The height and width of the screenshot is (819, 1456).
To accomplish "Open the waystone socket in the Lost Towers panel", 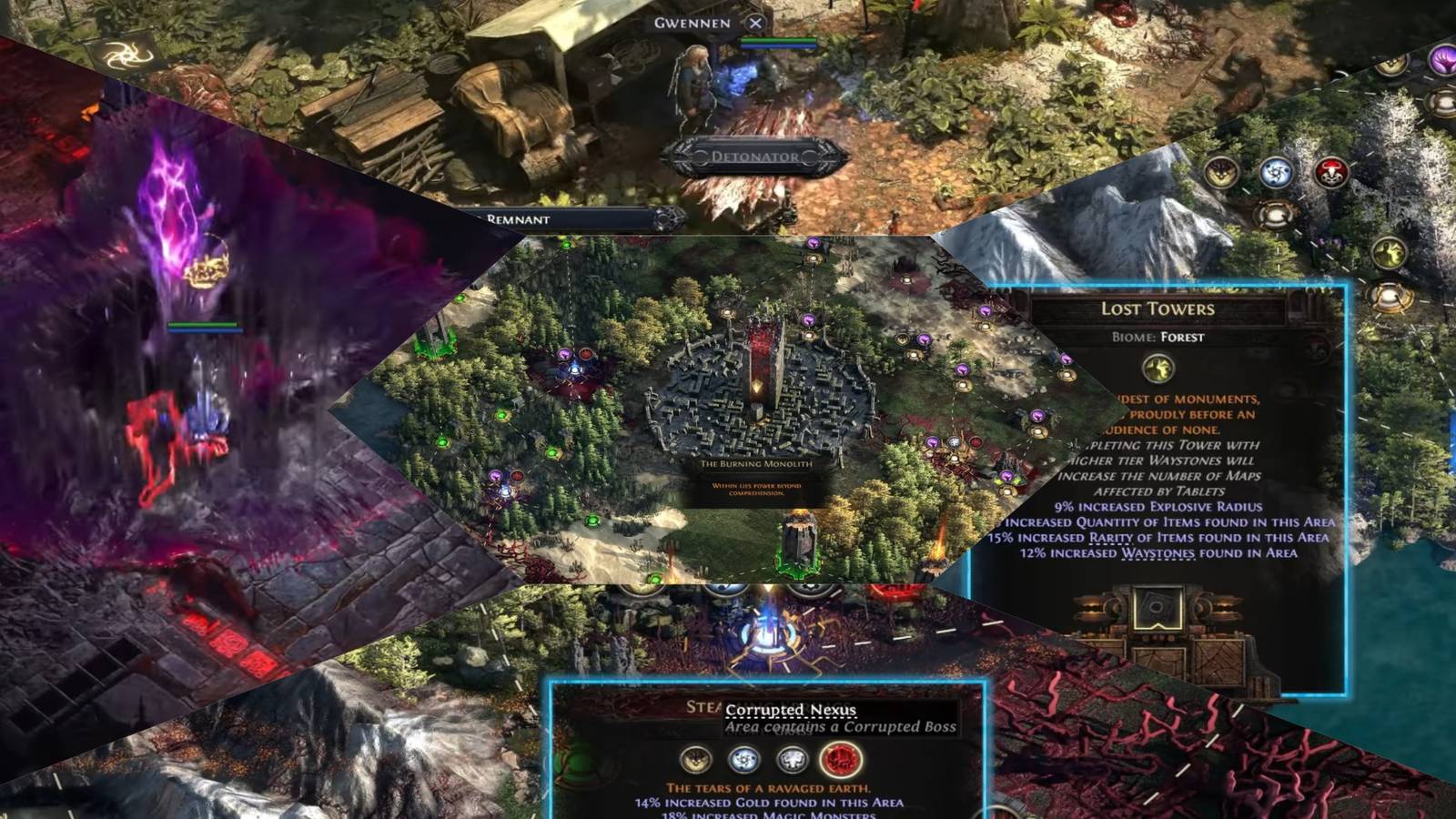I will 1157,610.
